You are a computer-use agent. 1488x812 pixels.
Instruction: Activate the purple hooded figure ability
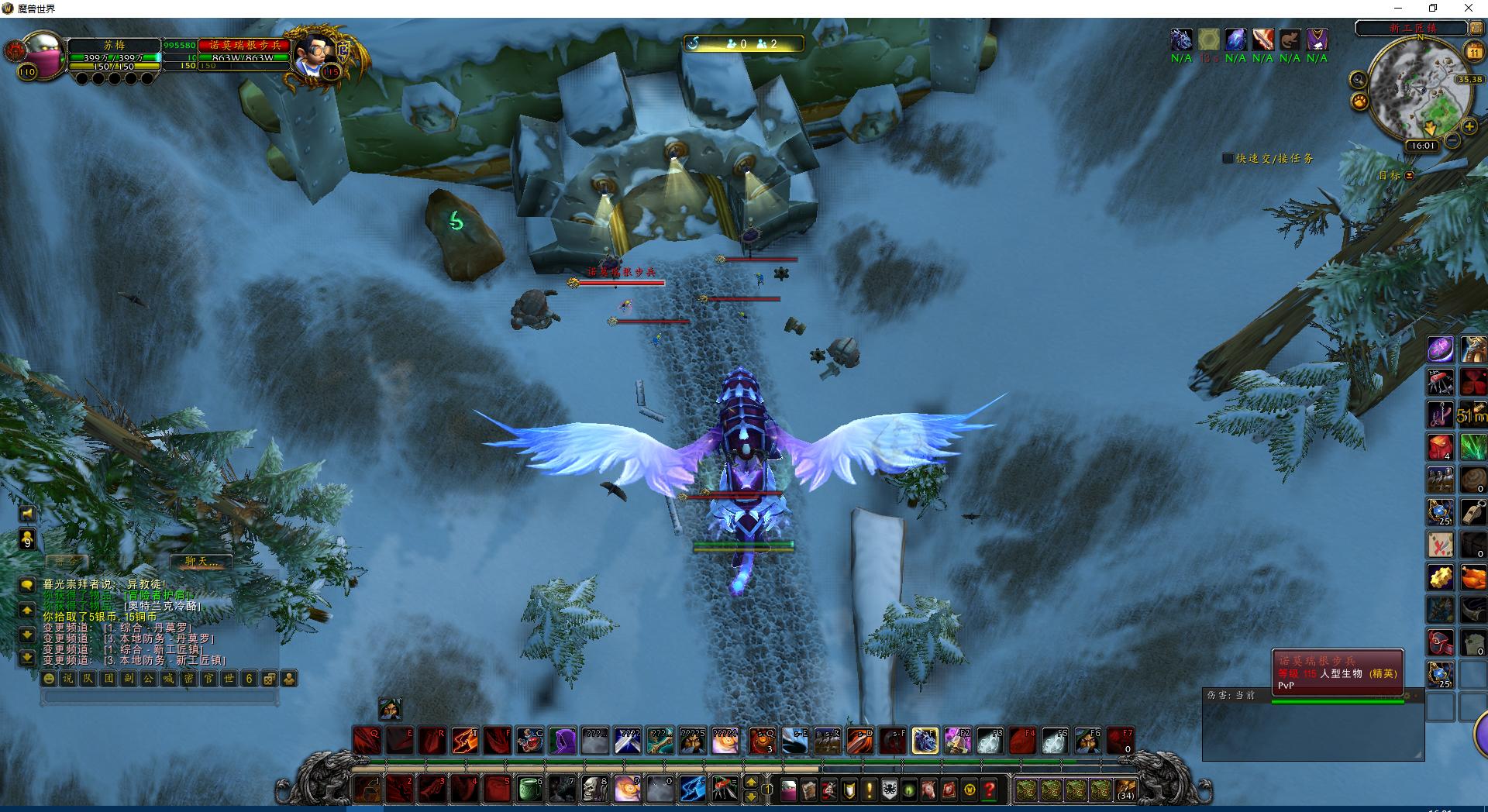pyautogui.click(x=563, y=741)
